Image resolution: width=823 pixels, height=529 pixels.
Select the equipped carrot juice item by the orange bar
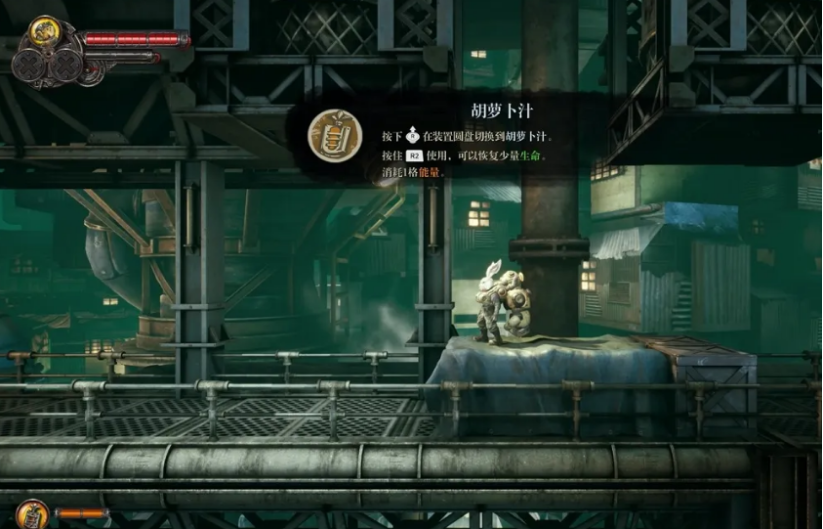(31, 514)
